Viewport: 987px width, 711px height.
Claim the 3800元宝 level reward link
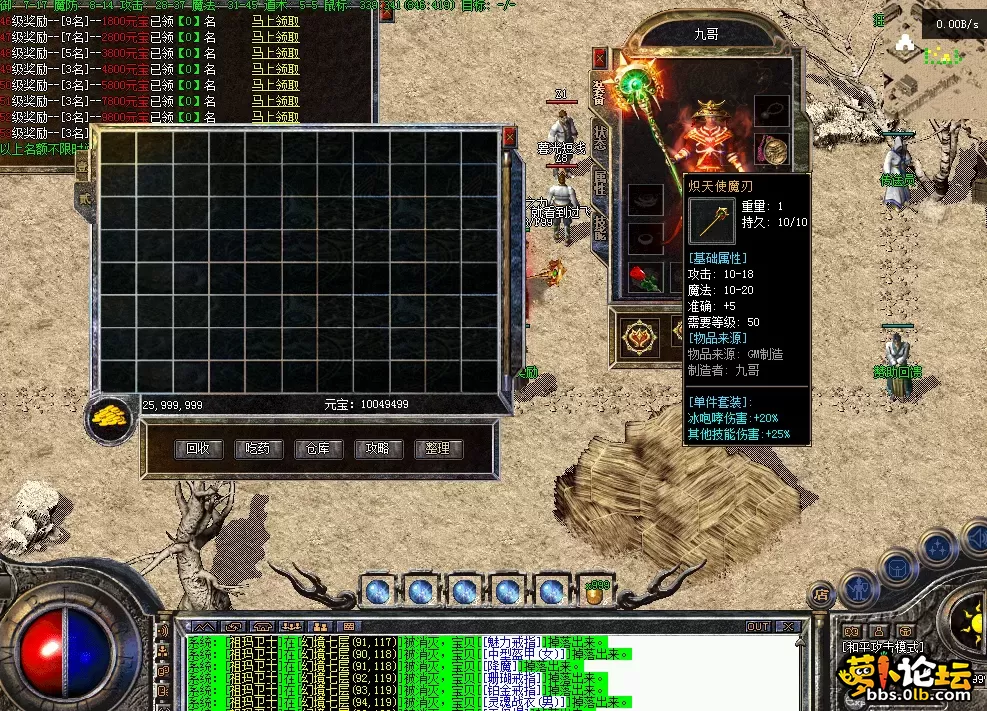pos(275,53)
